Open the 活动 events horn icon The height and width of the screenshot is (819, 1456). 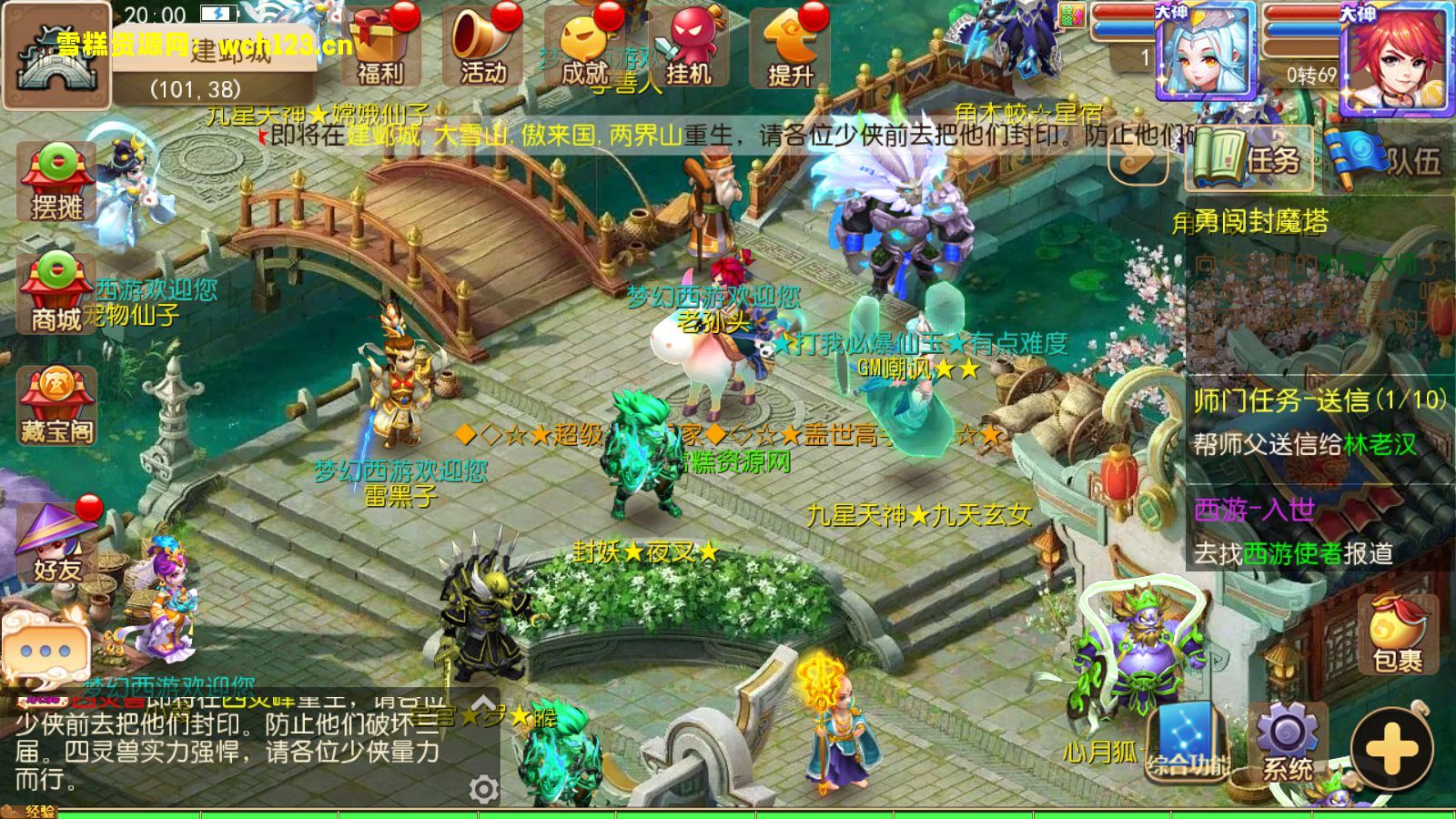(x=483, y=47)
